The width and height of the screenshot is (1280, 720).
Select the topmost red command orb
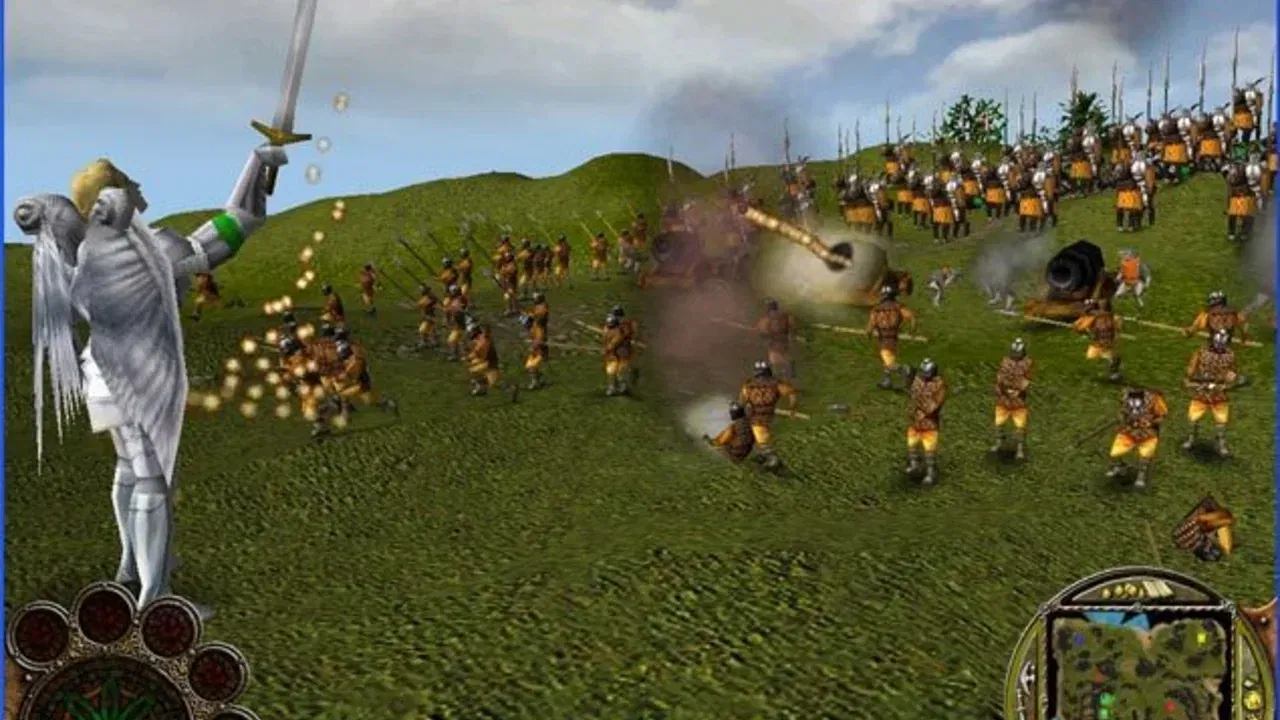[104, 616]
